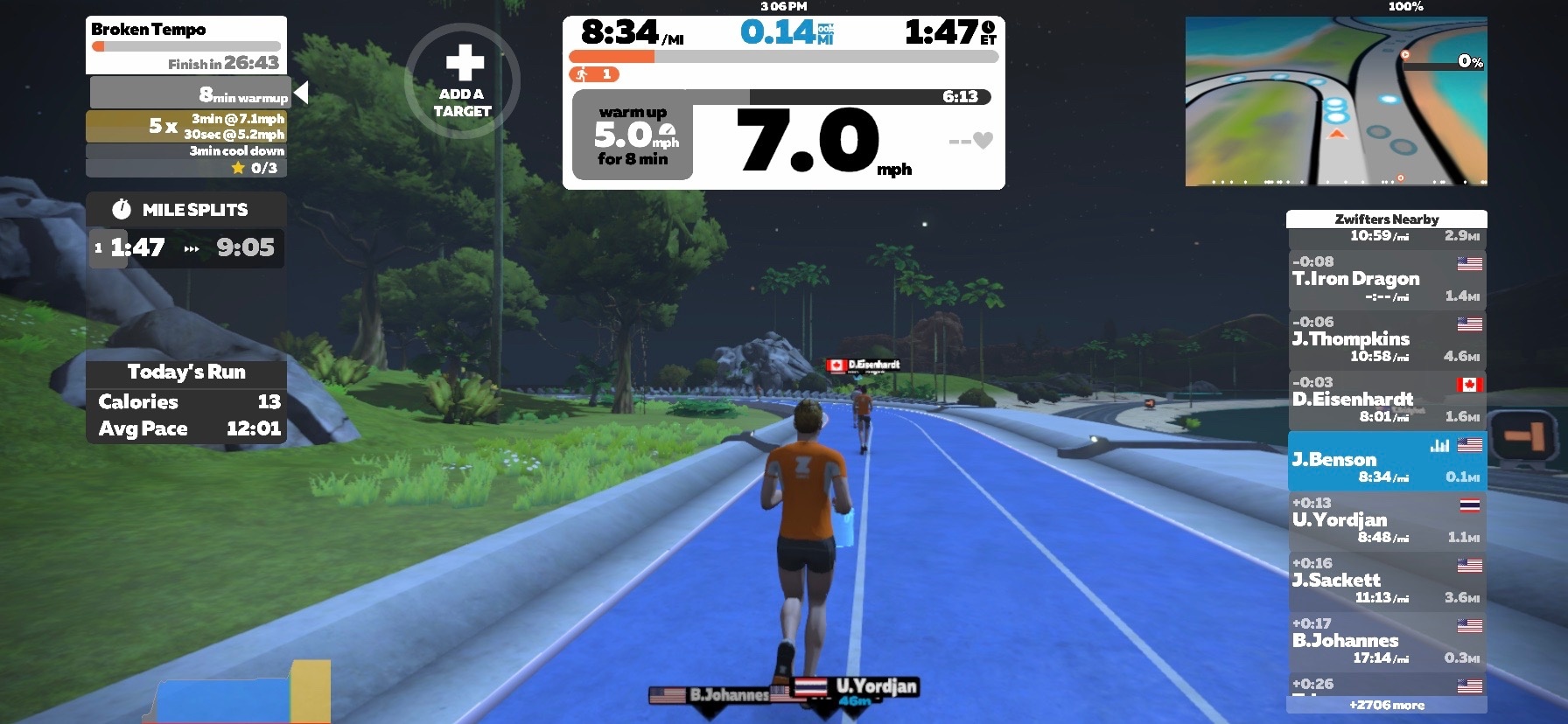Select D.Eisenhardt in the rider list
Viewport: 1568px width, 724px height.
coord(1387,400)
